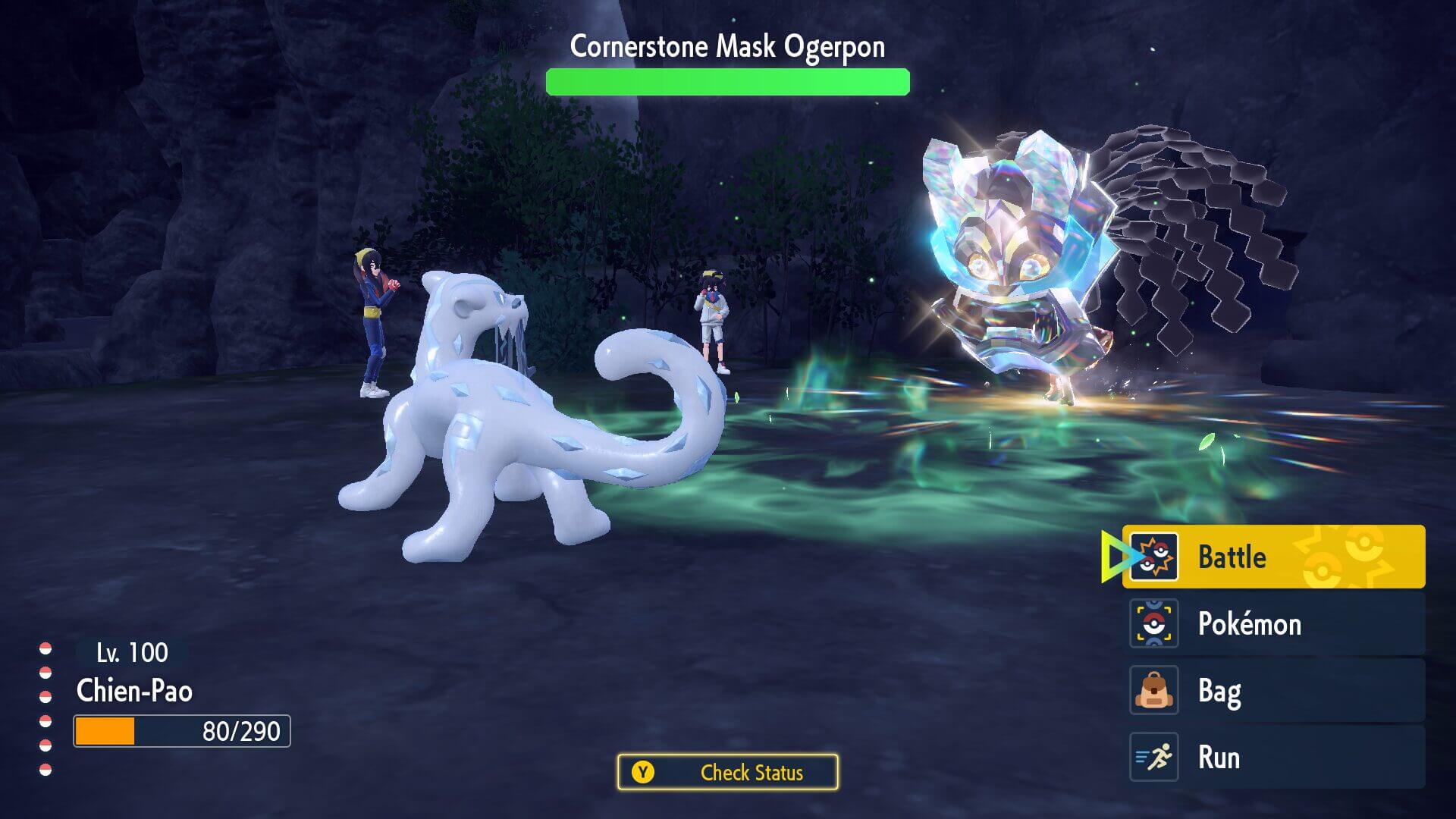Select the Battle command
Viewport: 1456px width, 819px height.
click(1272, 557)
